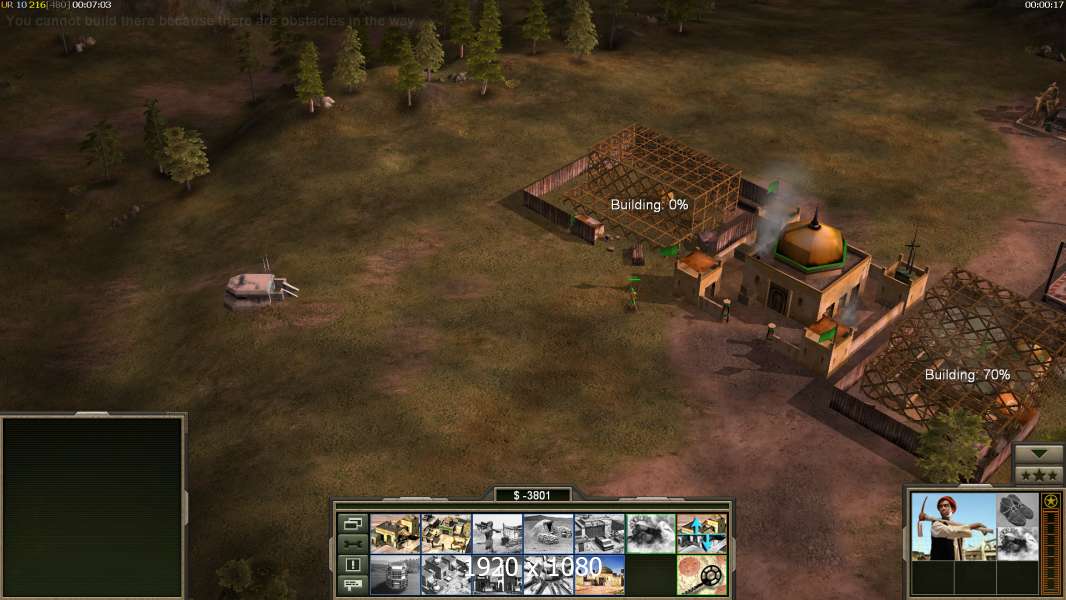Select the overlapping windows button in command bar

coord(353,523)
